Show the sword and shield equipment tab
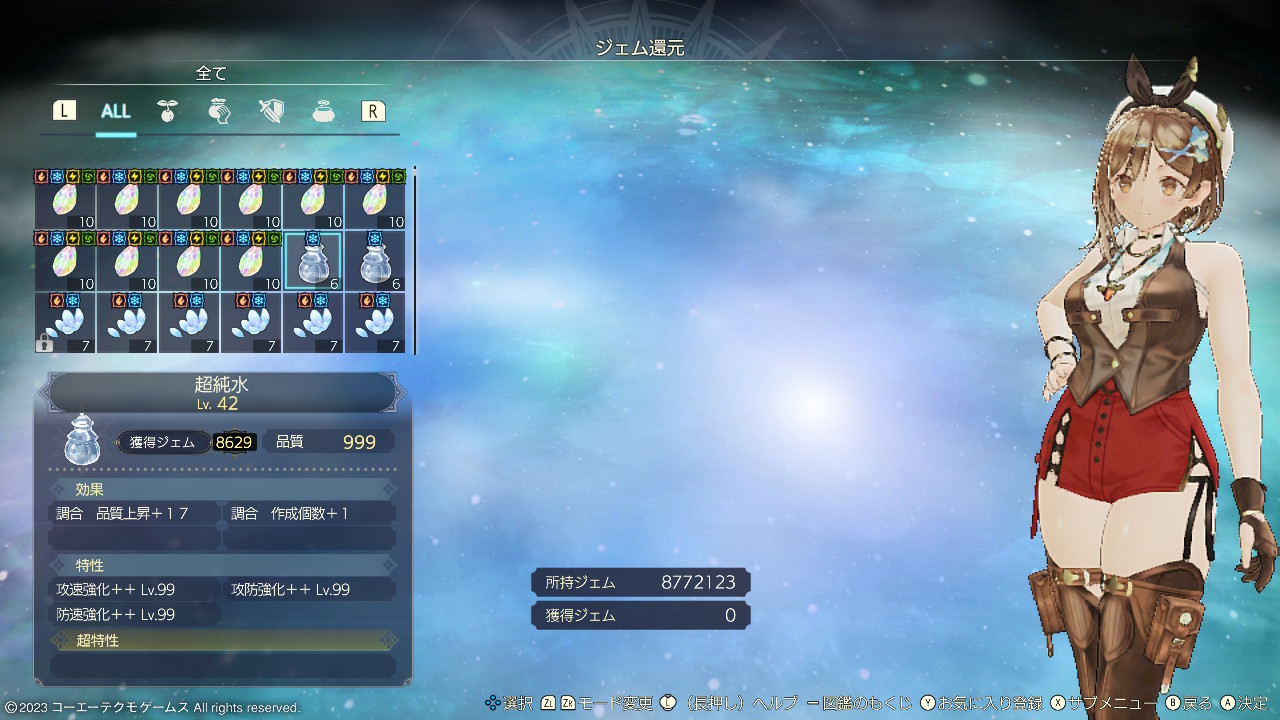Screen dimensions: 1280x720 coord(271,111)
